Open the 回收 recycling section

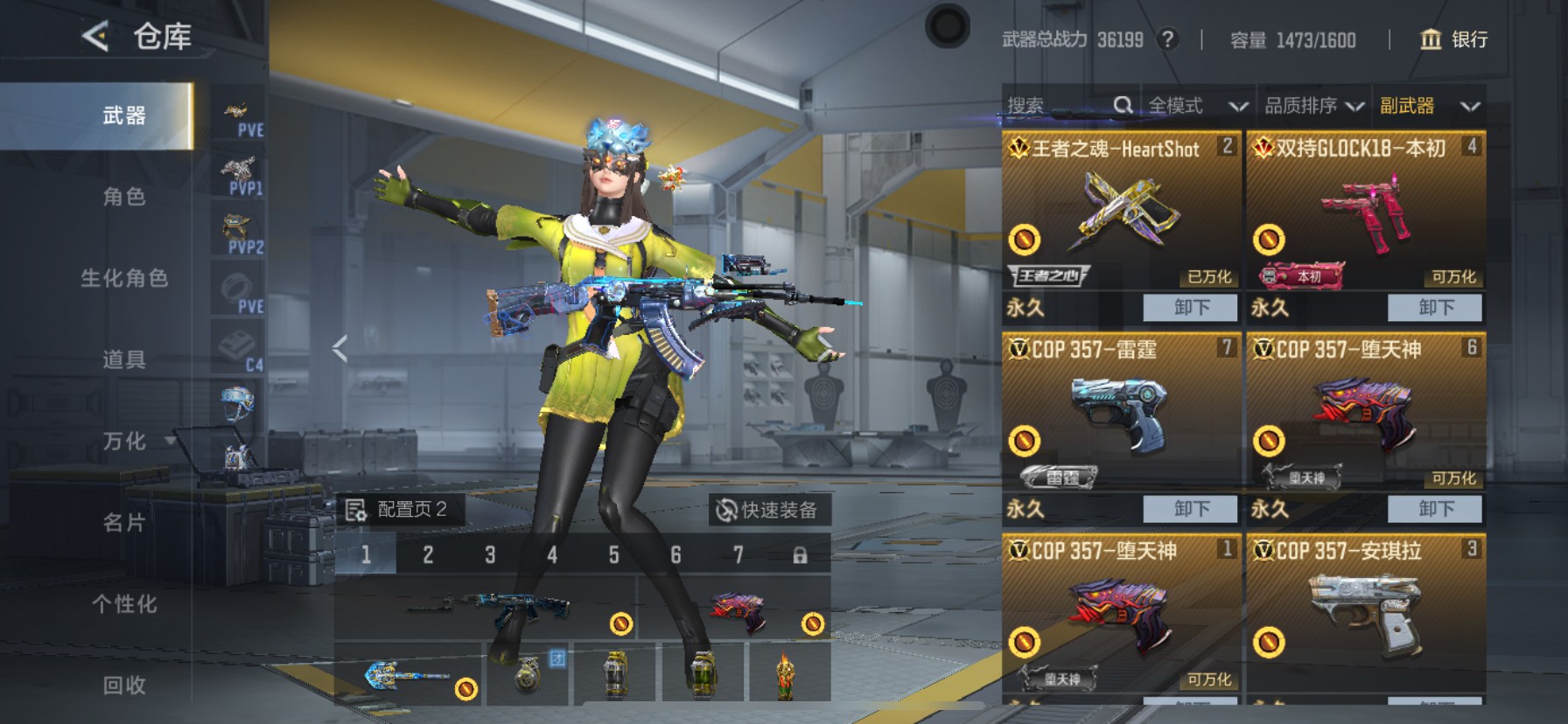coord(124,685)
